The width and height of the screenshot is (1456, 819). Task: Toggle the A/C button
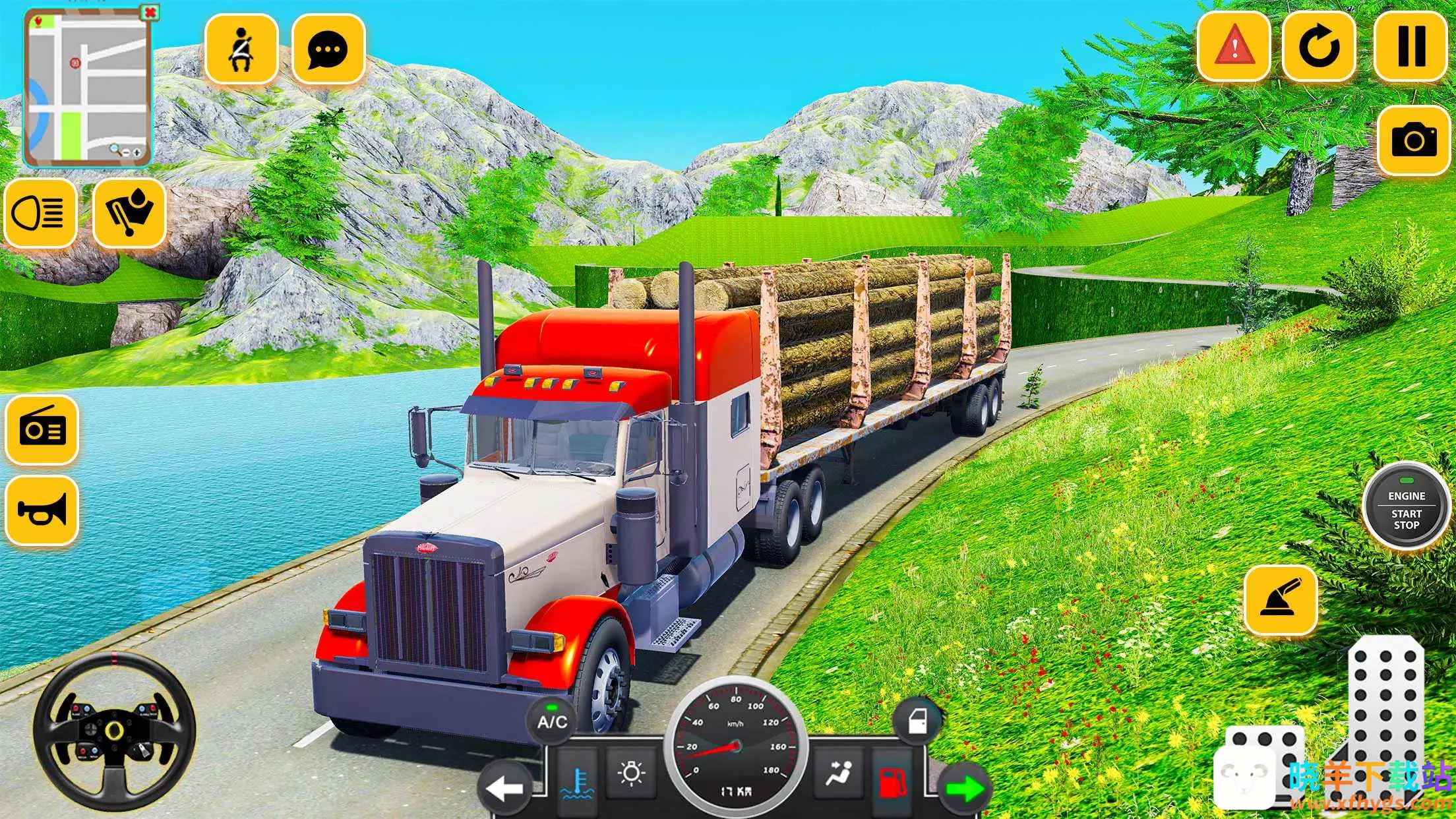tap(552, 721)
